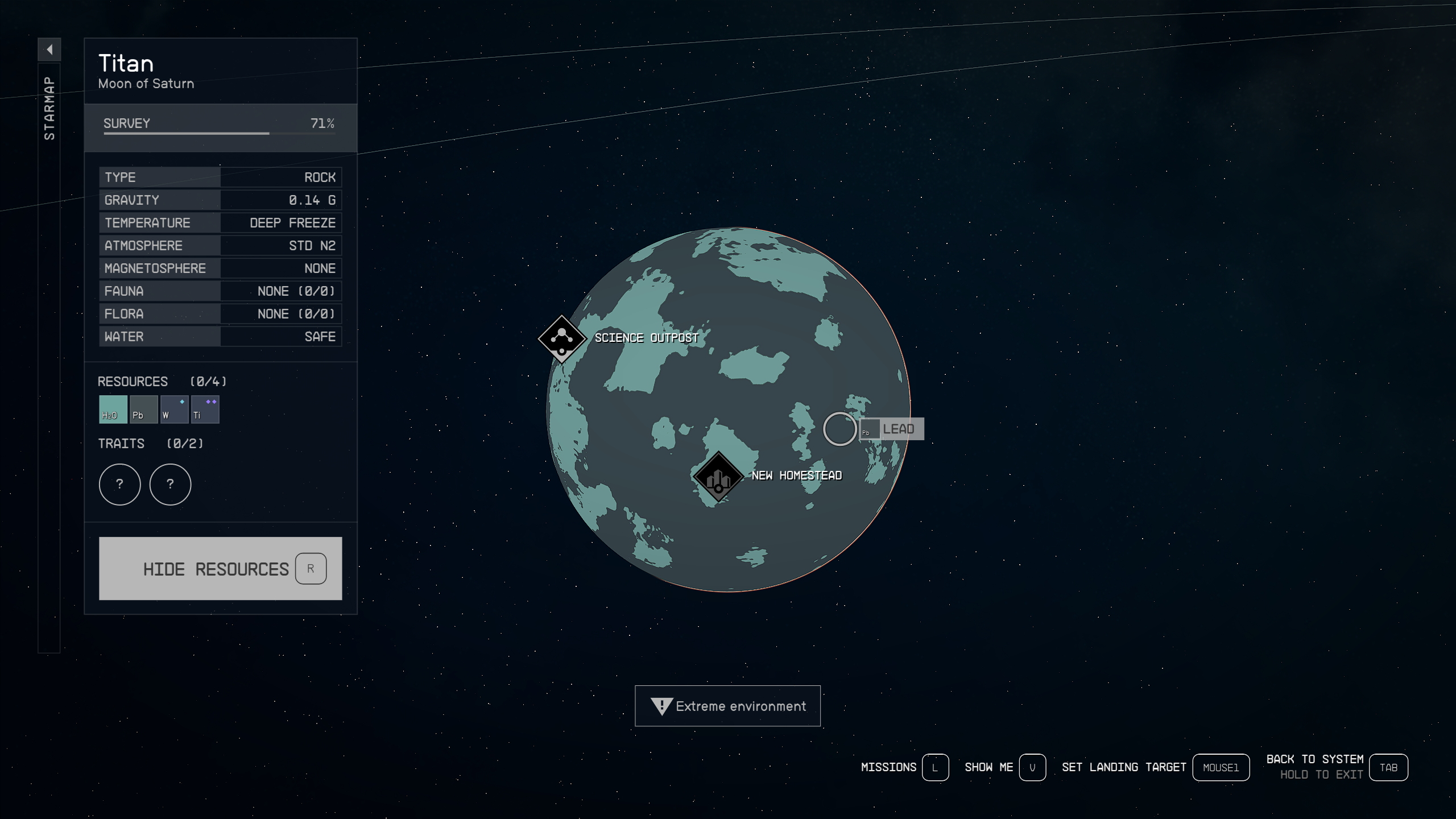Select the Ti titanium resource icon
The height and width of the screenshot is (819, 1456).
[x=205, y=409]
